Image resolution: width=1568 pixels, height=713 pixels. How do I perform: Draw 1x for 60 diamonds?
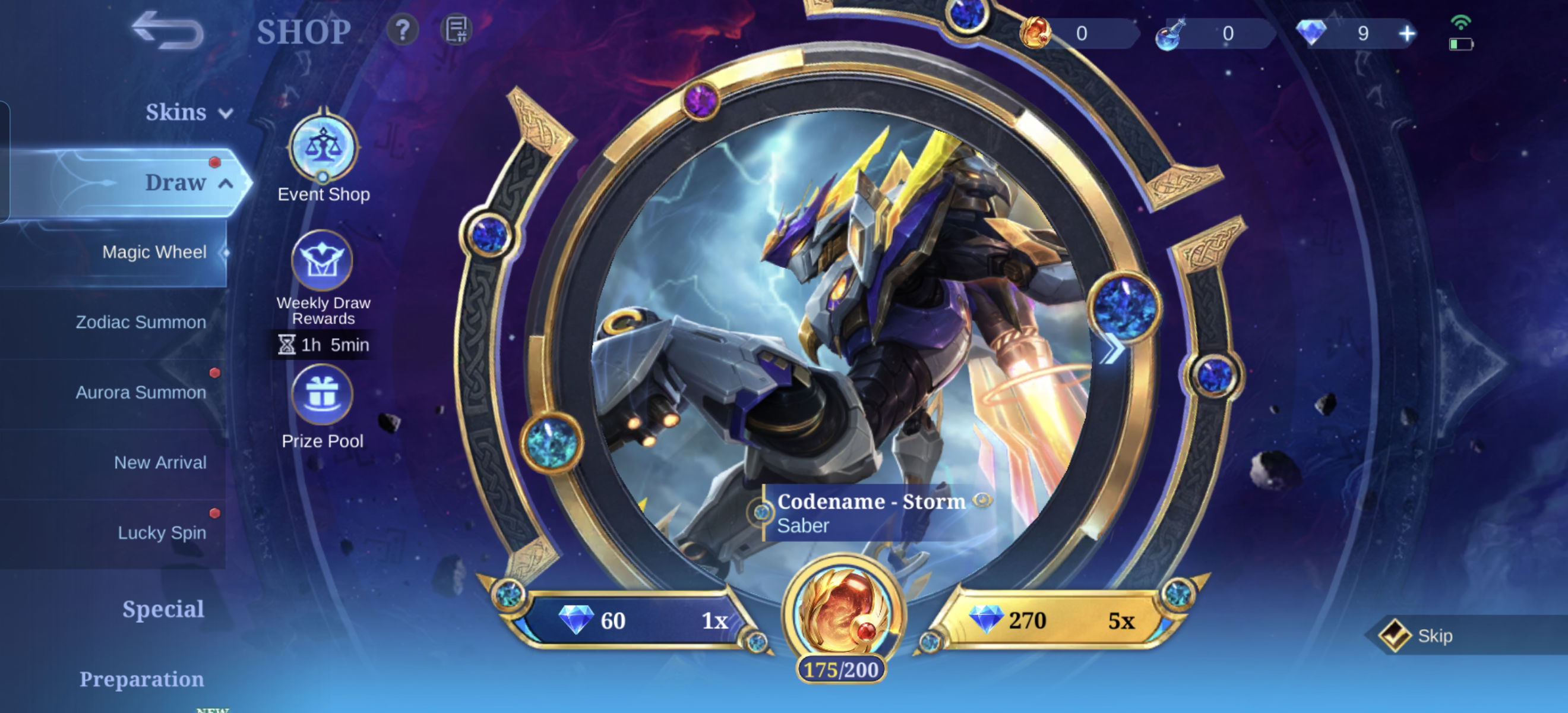coord(639,620)
